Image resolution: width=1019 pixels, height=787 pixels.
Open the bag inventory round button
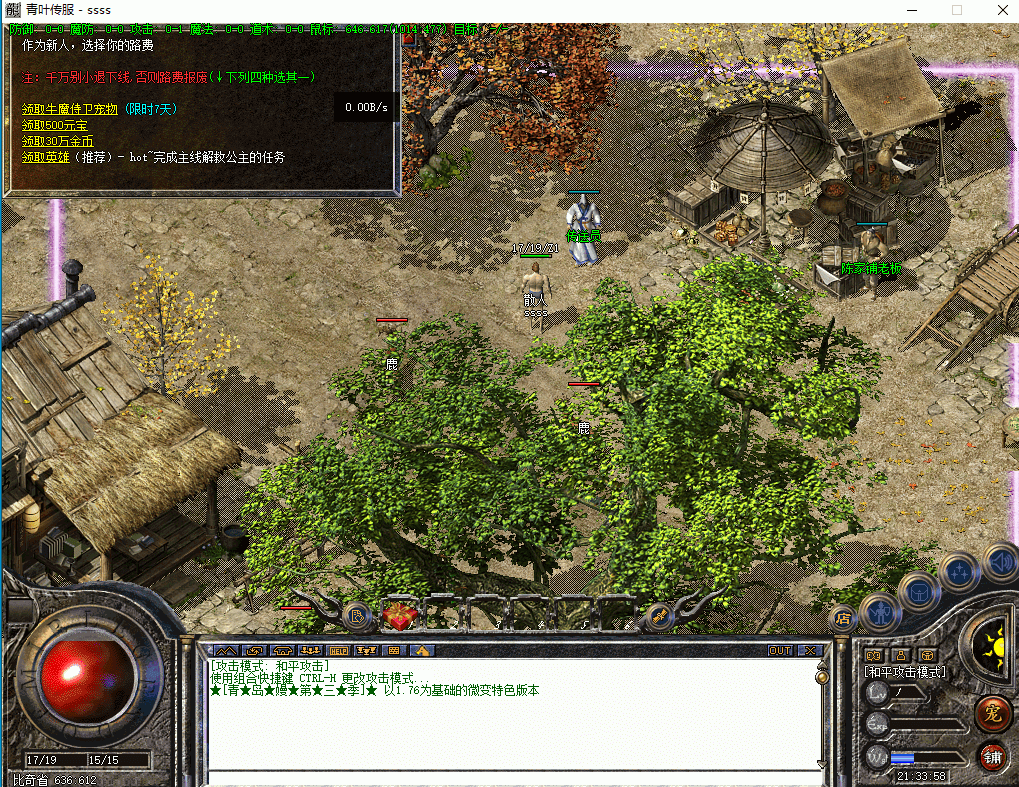(918, 590)
